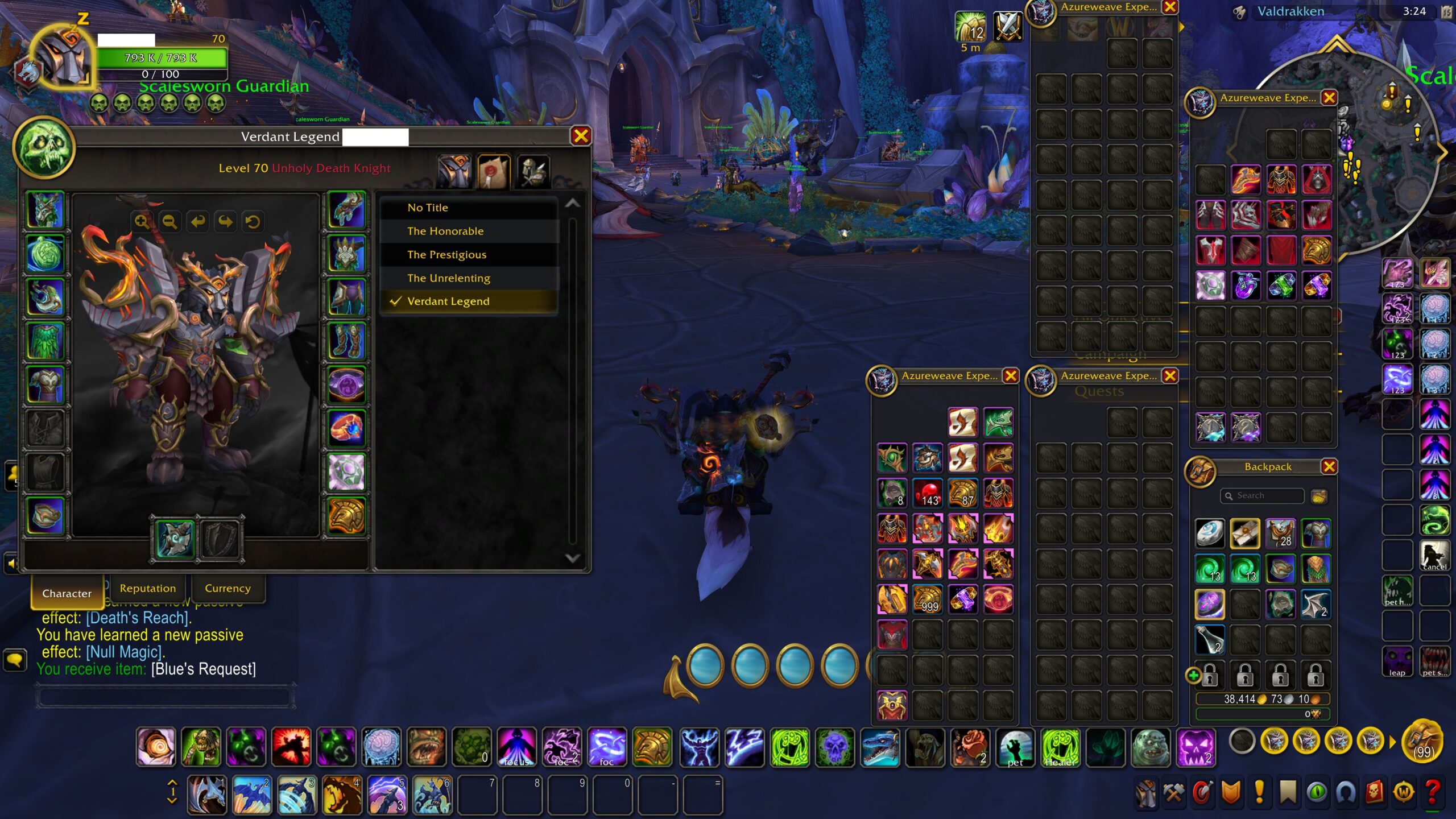Zoom in on the character model
Screen dimensions: 1456x819
(x=142, y=221)
